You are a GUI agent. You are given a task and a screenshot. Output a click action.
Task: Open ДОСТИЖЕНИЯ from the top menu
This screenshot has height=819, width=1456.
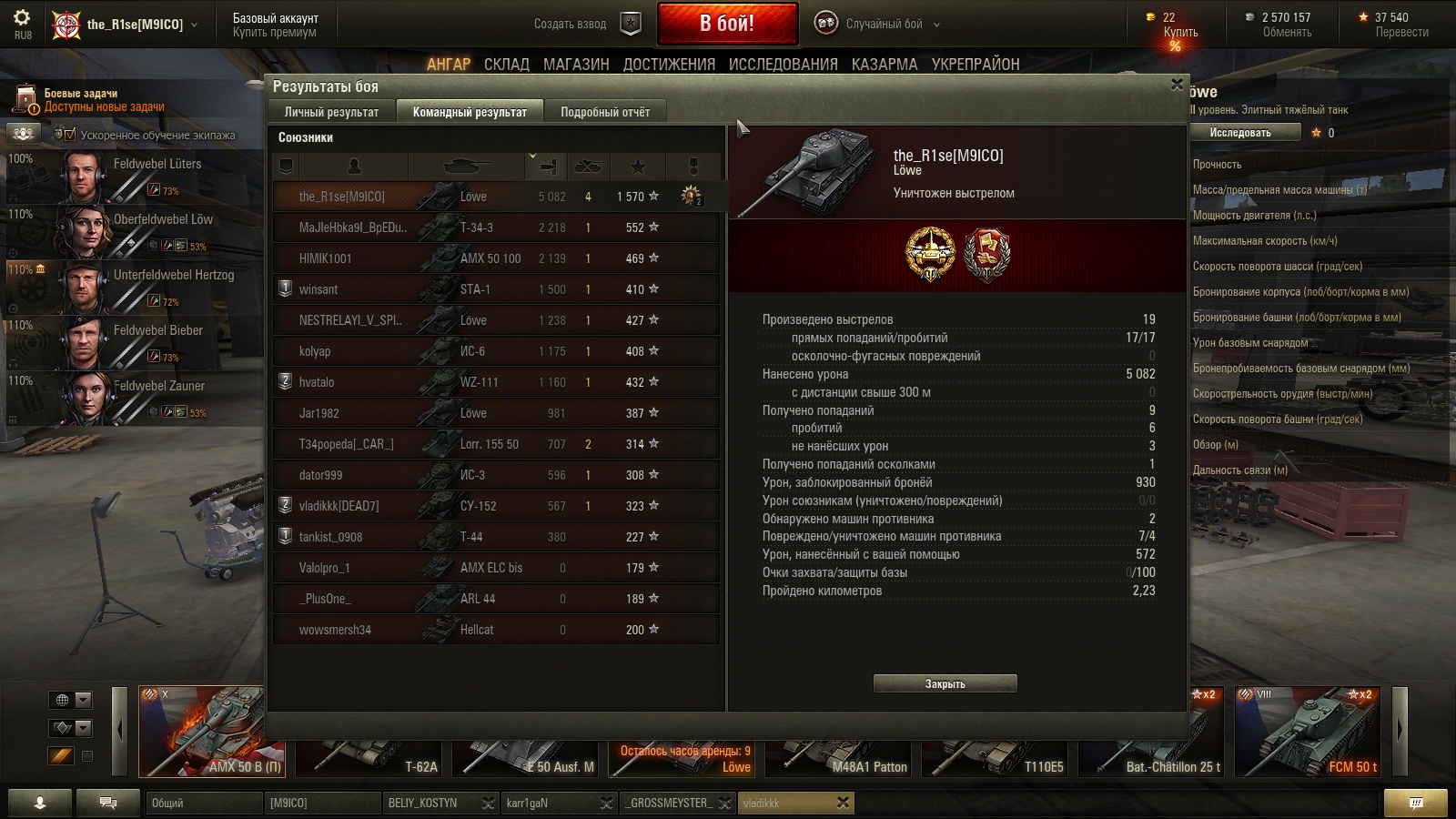(669, 64)
